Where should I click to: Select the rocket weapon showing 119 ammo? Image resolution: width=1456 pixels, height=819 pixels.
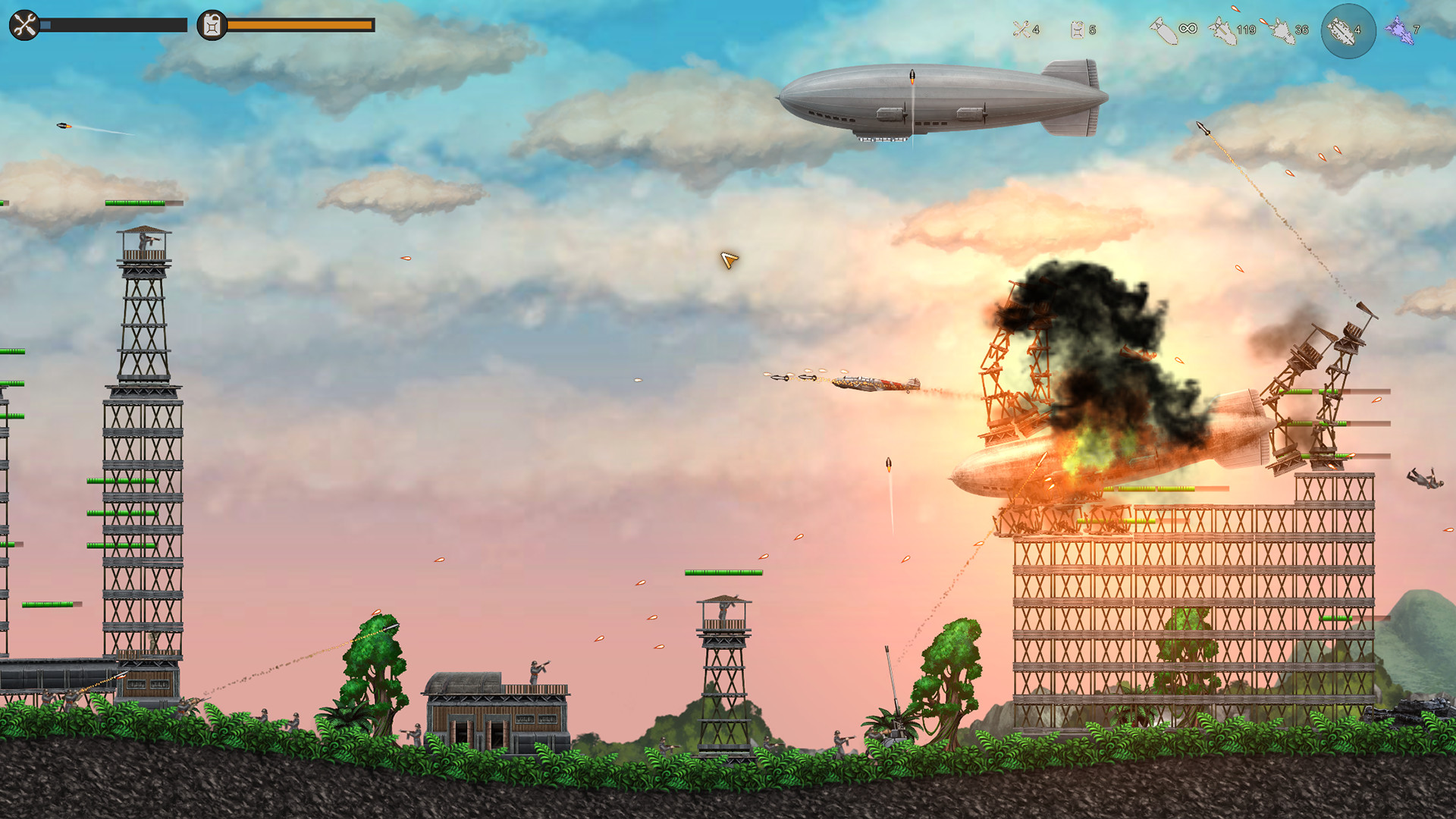pyautogui.click(x=1221, y=29)
